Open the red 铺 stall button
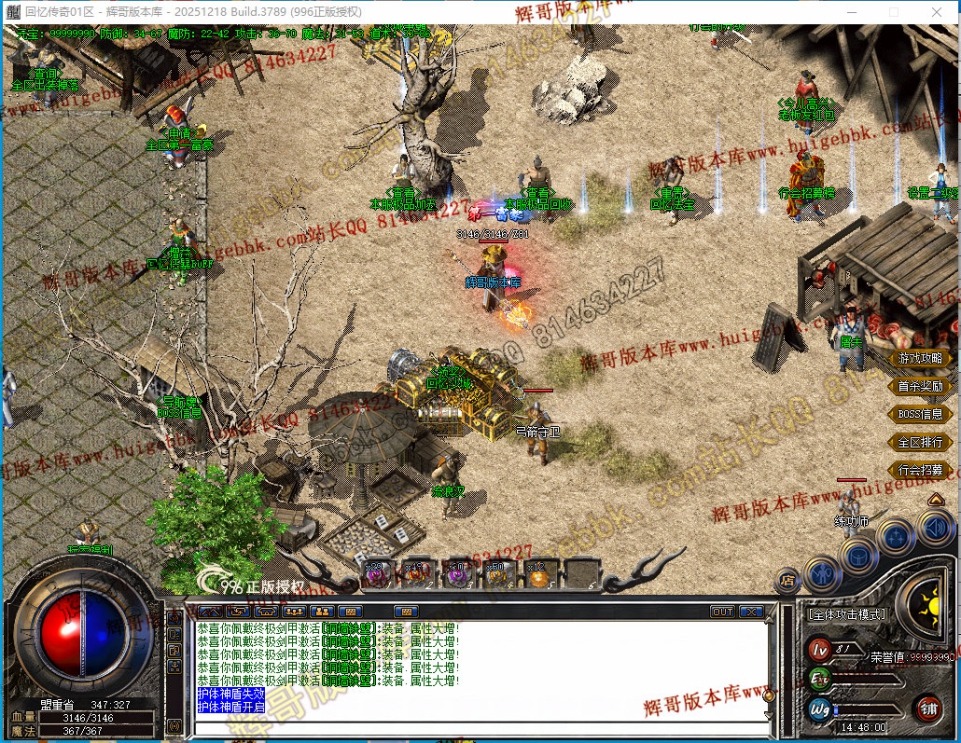 pyautogui.click(x=927, y=709)
